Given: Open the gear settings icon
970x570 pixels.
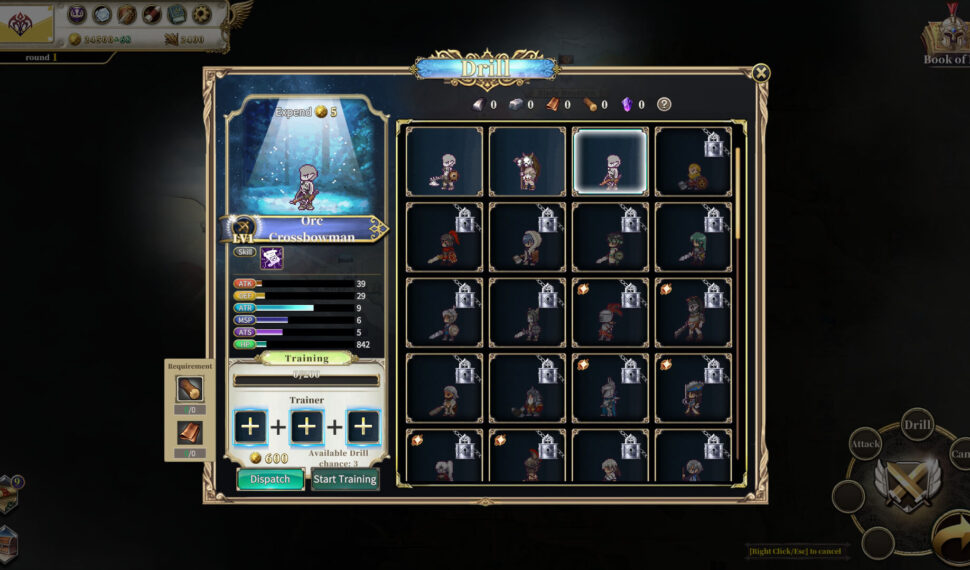Looking at the screenshot, I should coord(202,14).
